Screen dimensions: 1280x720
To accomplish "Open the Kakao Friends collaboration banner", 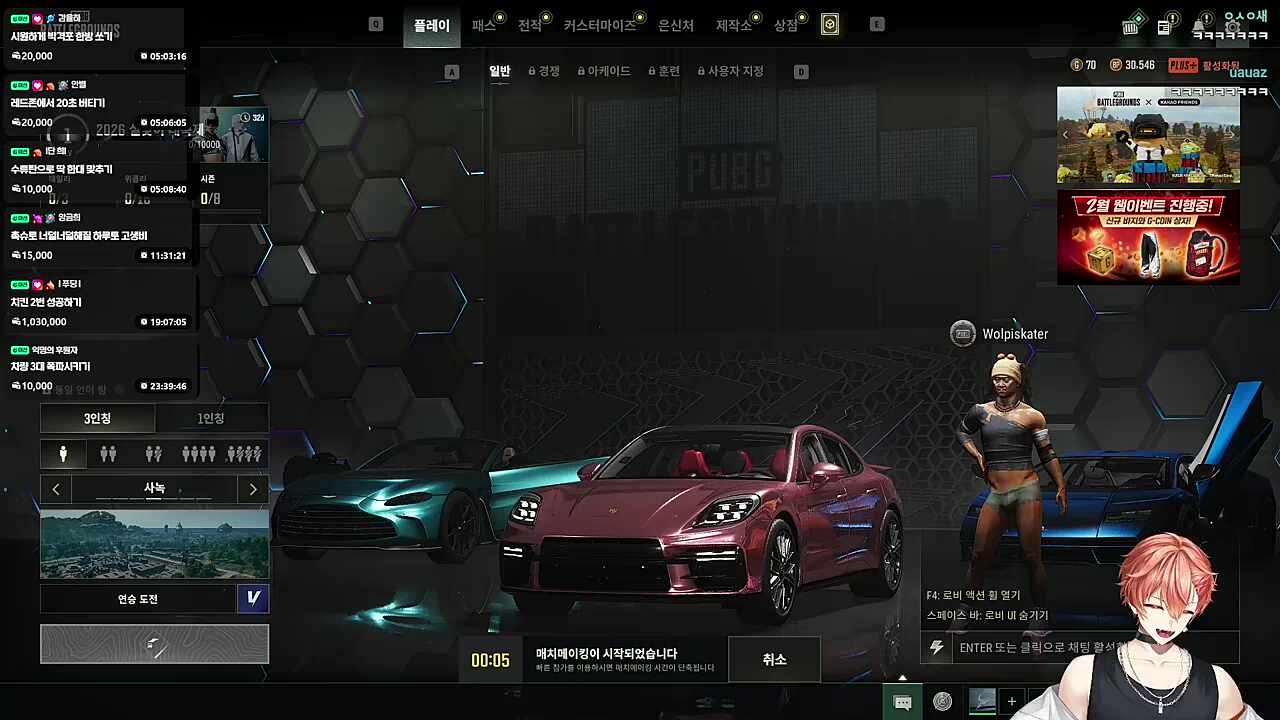I will [x=1148, y=135].
